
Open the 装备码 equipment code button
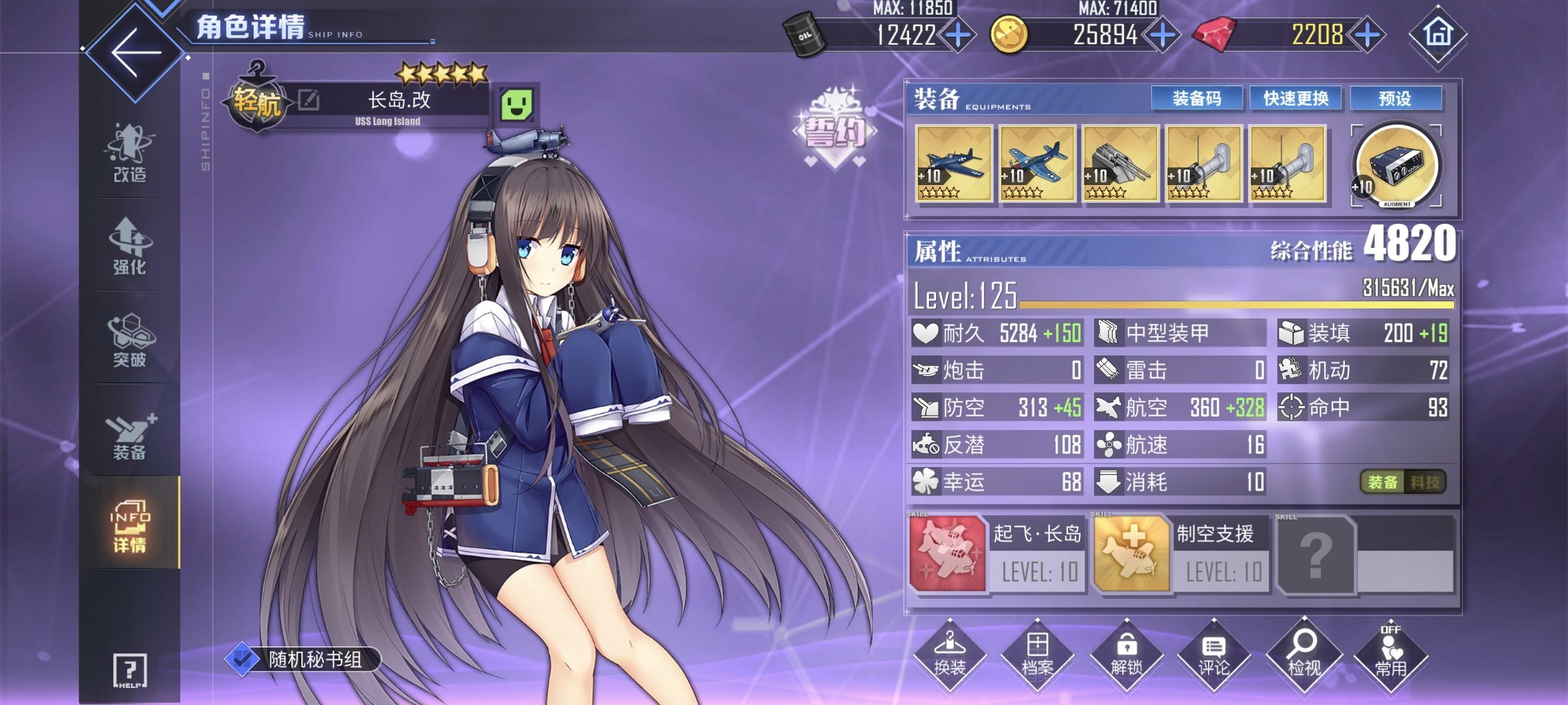1196,99
